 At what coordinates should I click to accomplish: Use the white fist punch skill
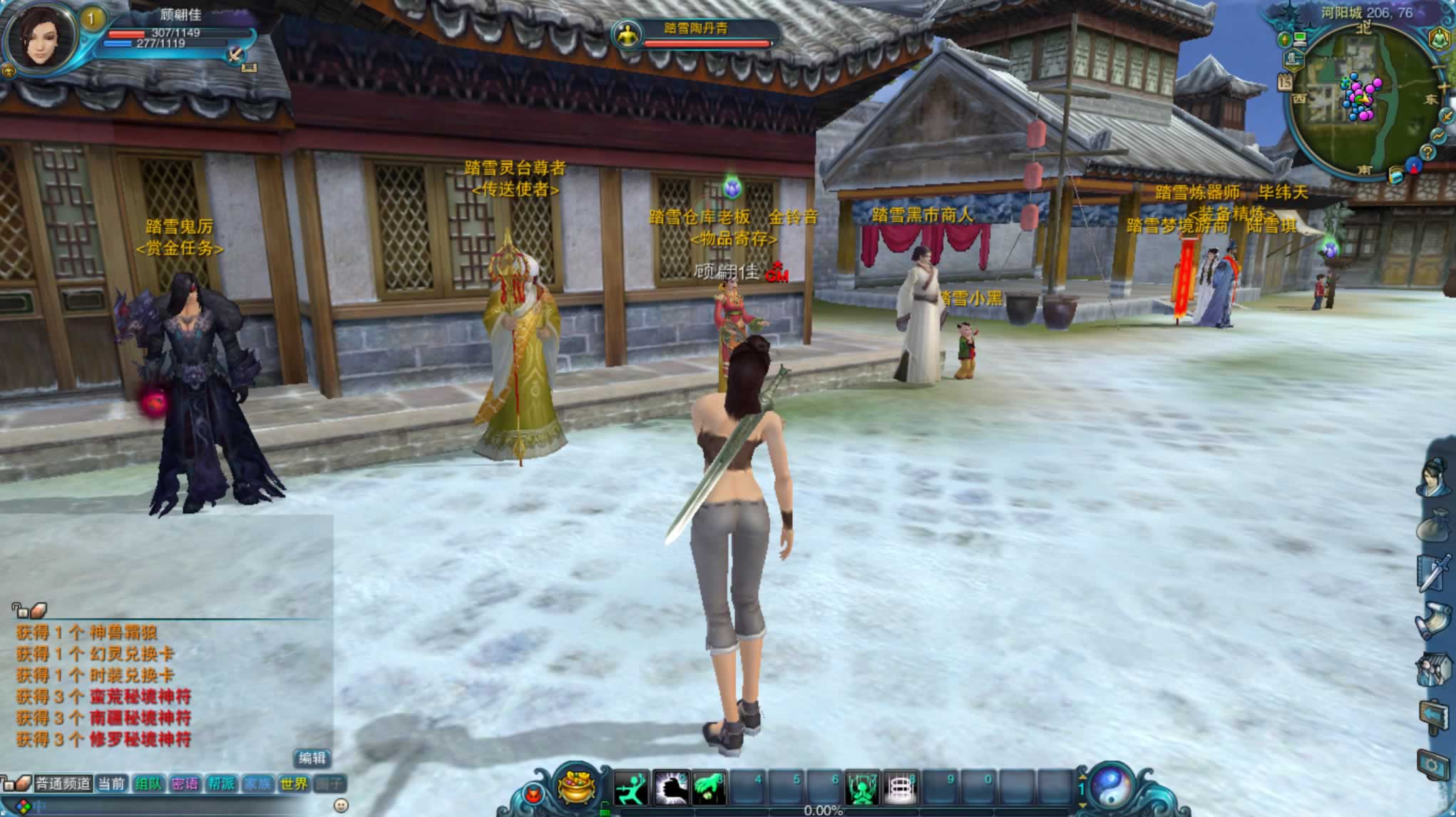(x=670, y=788)
